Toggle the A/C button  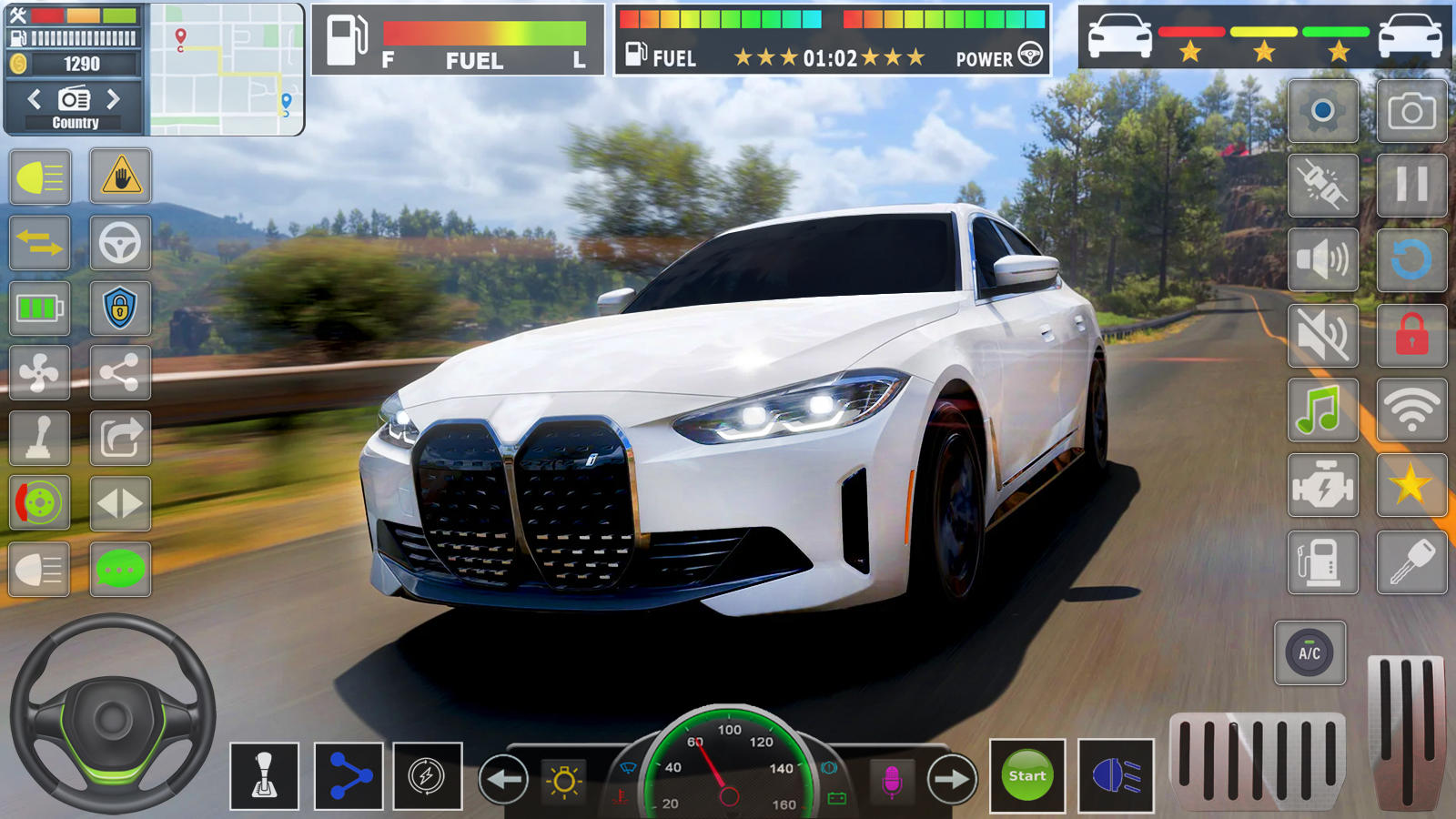coord(1310,653)
